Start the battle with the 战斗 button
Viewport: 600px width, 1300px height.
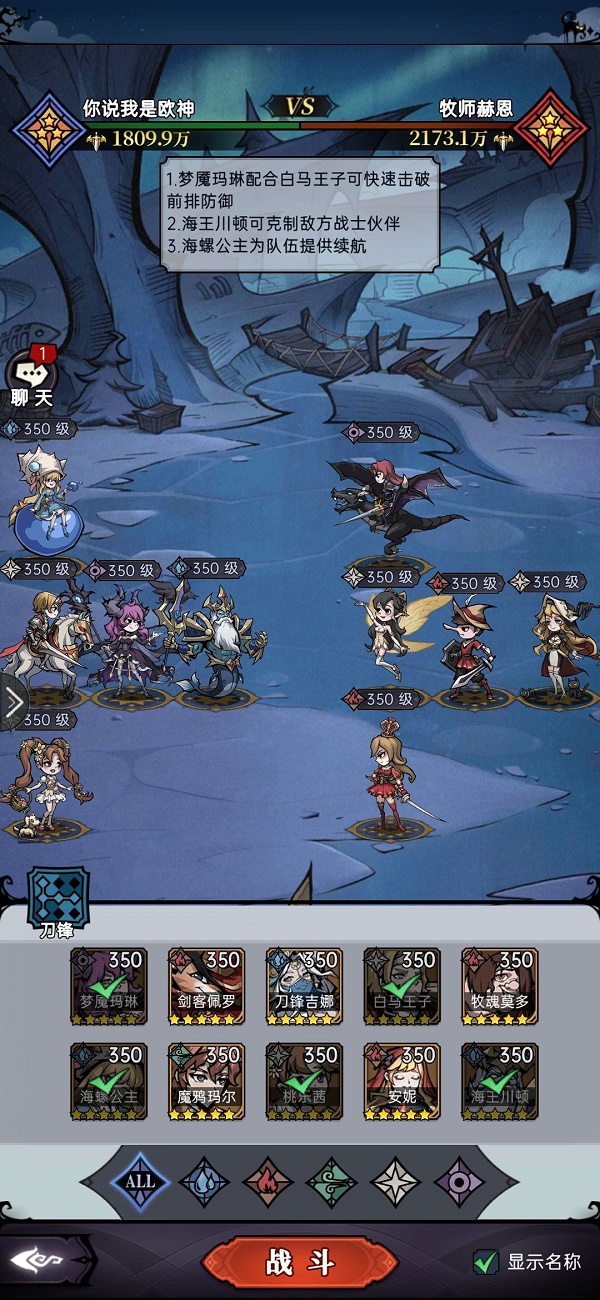click(x=299, y=1261)
